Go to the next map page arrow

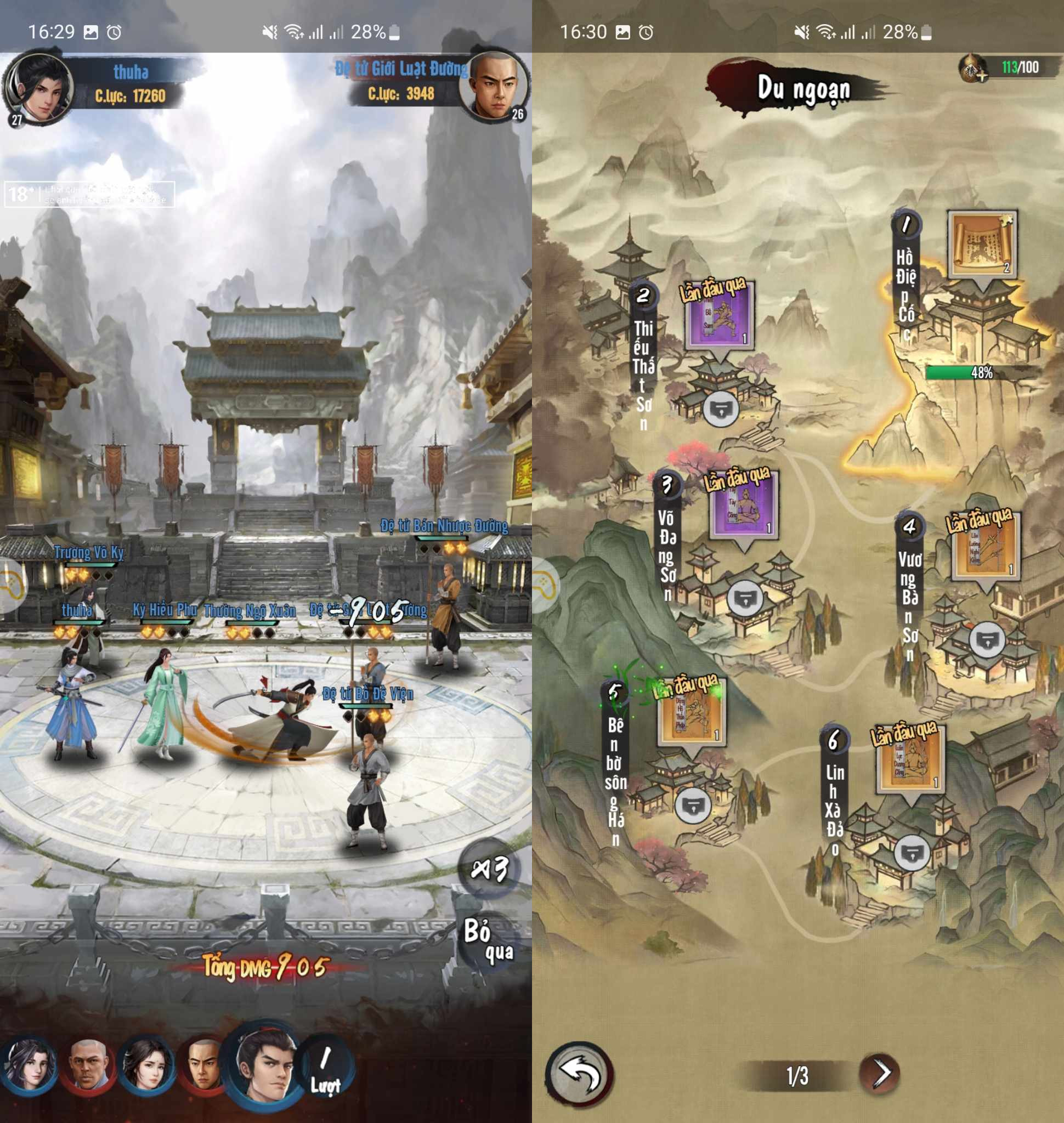(880, 1073)
